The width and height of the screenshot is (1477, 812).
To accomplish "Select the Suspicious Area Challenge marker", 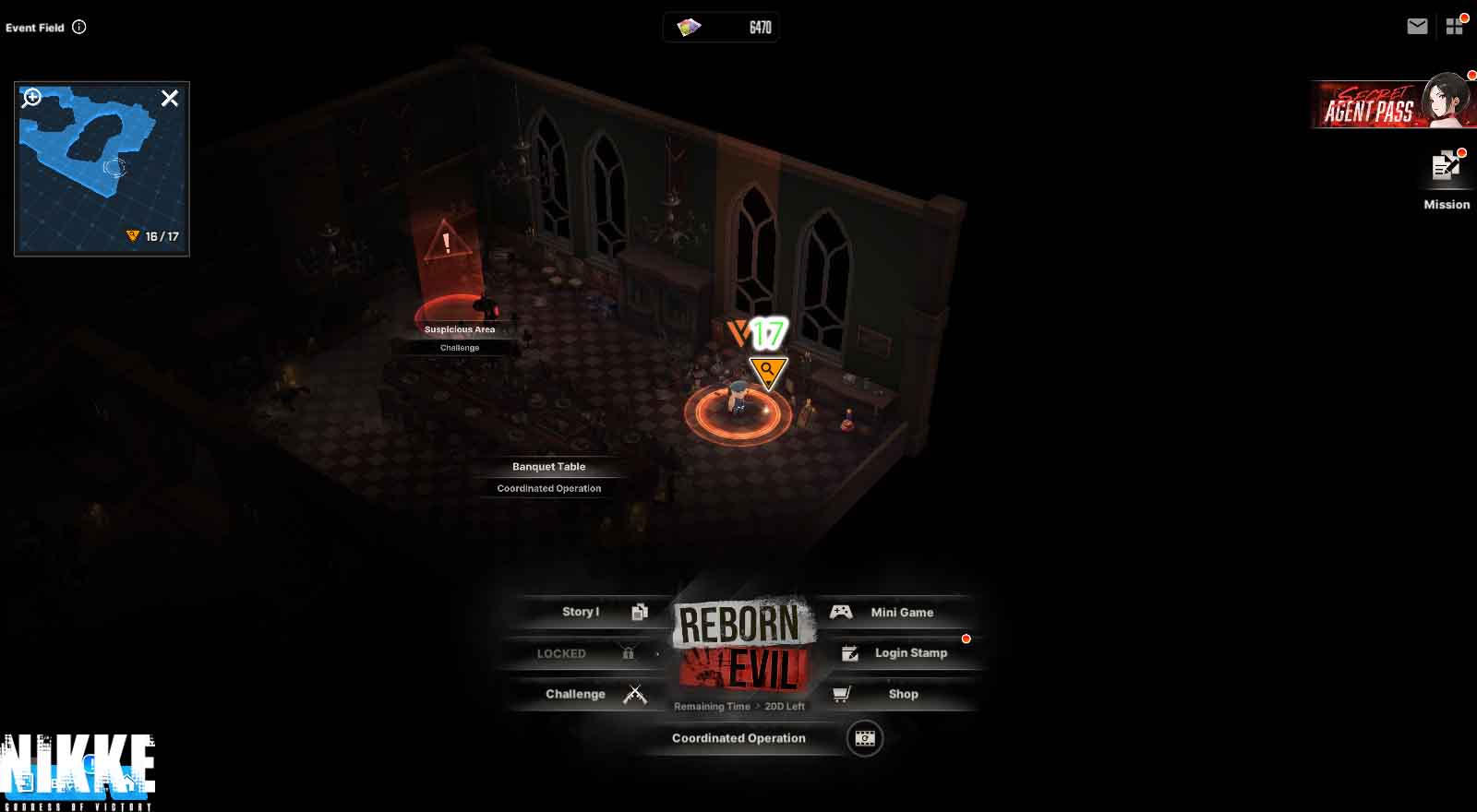I will pos(459,337).
